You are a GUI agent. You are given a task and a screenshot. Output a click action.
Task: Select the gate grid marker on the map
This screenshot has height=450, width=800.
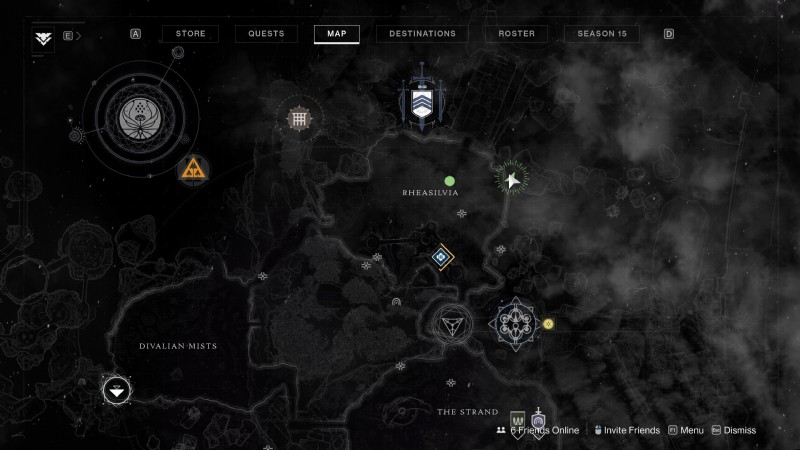tap(297, 119)
